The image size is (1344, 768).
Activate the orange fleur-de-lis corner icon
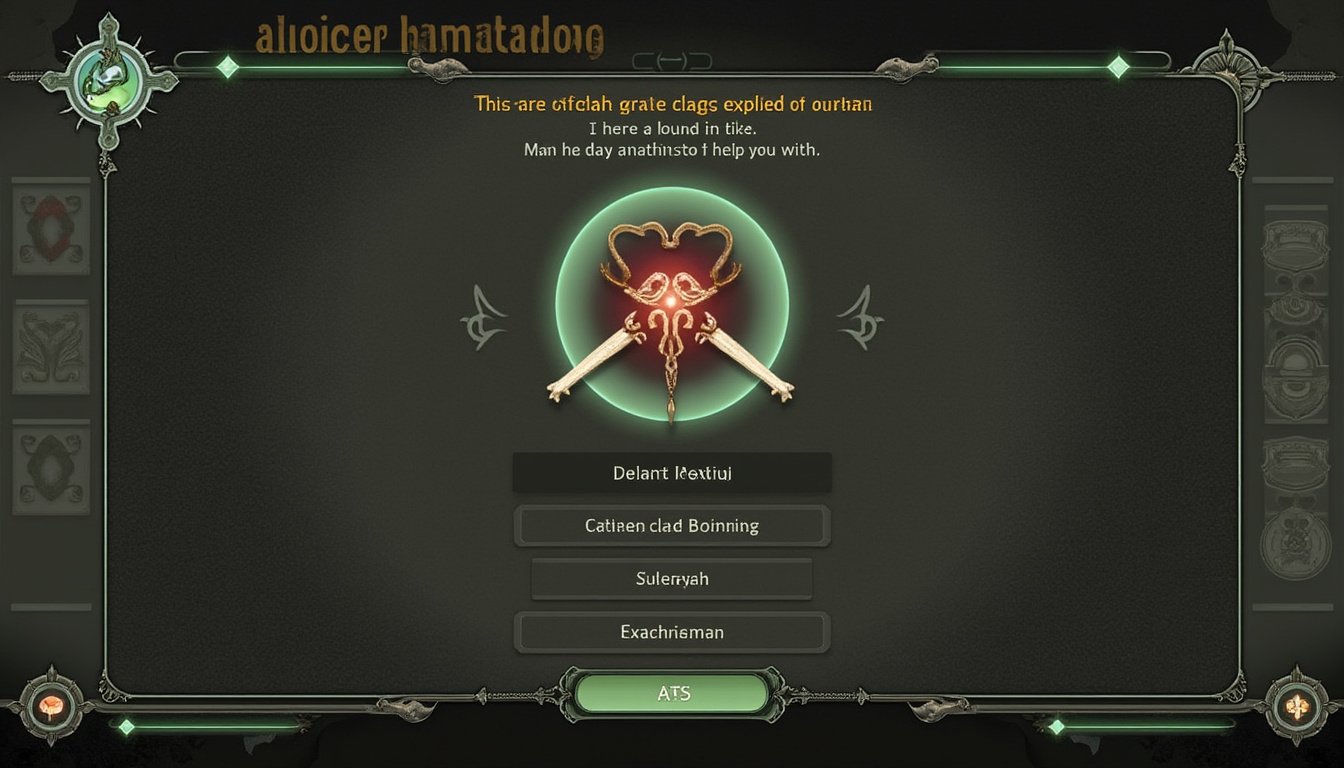click(1295, 705)
